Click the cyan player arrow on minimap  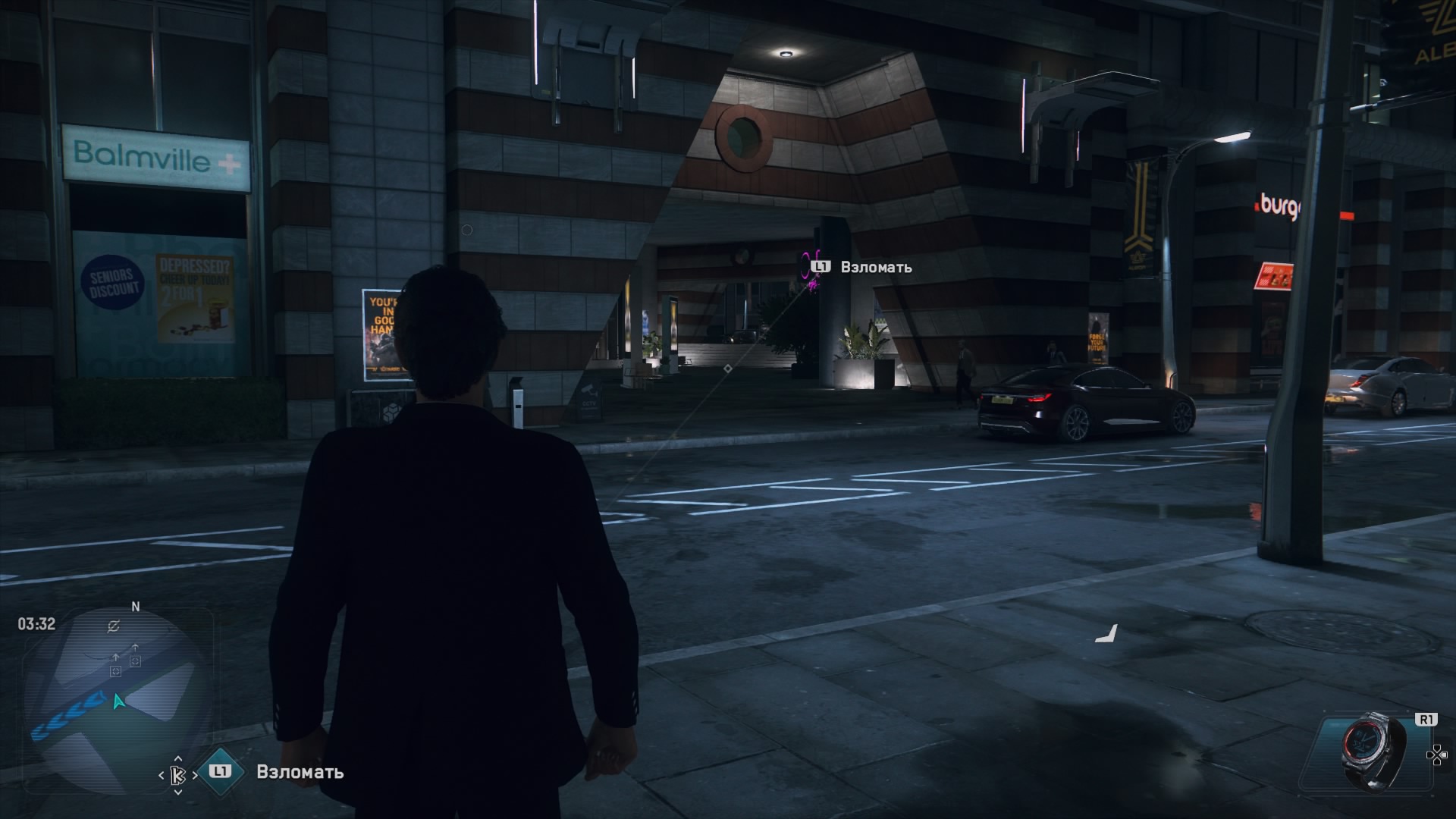[118, 701]
